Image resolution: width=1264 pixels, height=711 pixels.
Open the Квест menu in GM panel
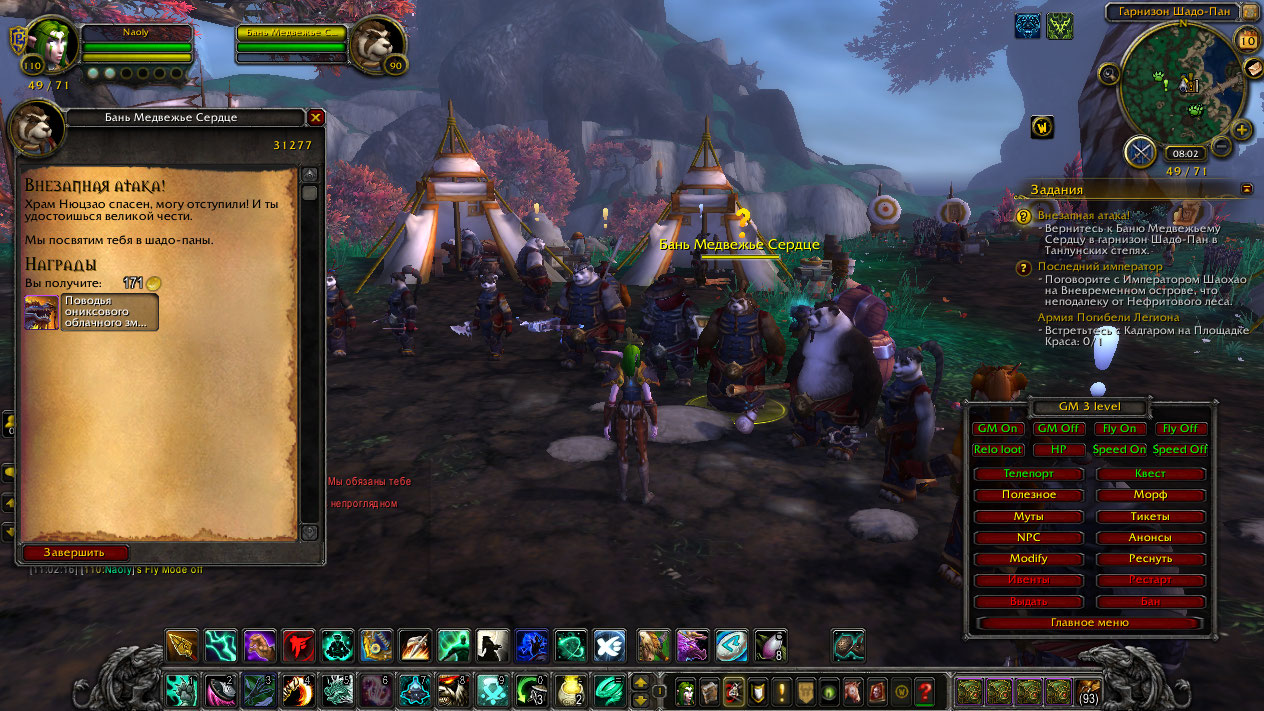click(x=1150, y=473)
